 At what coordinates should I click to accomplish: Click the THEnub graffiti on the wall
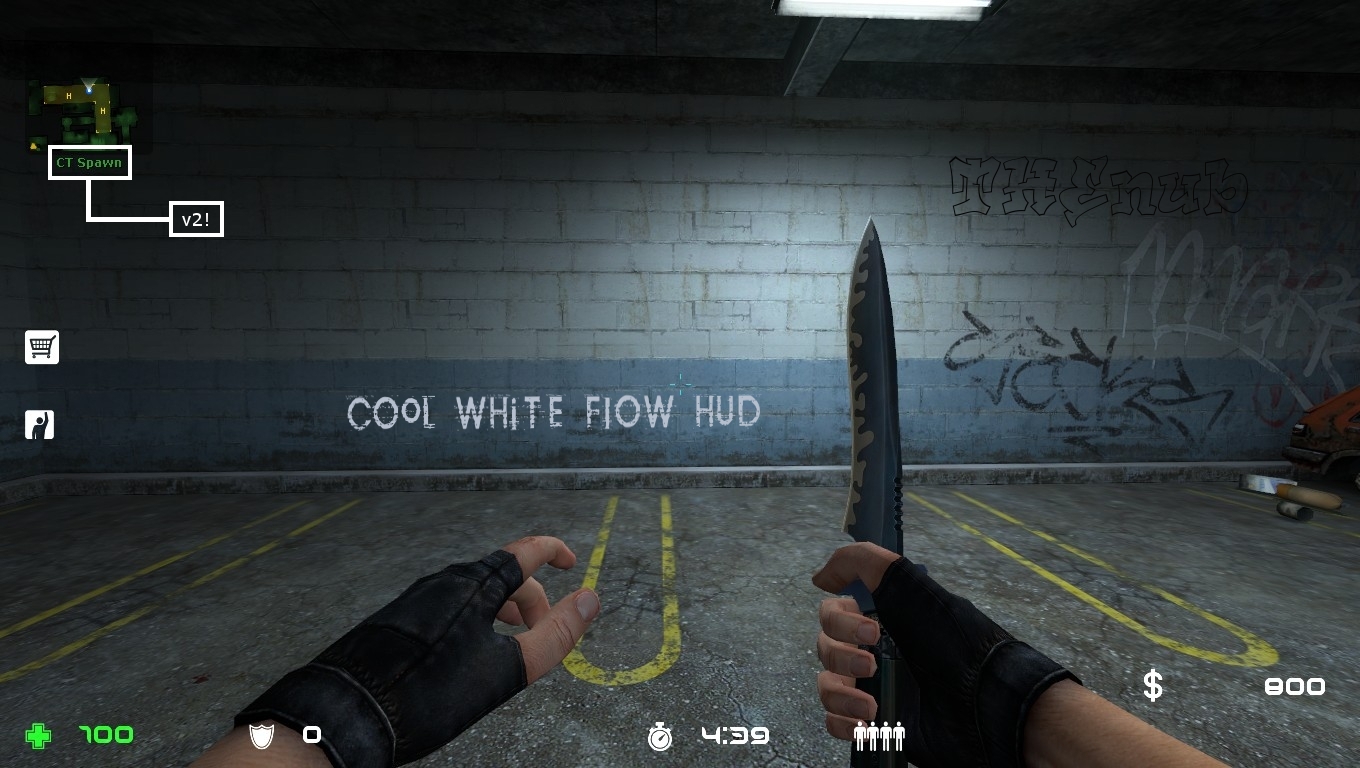tap(1095, 183)
